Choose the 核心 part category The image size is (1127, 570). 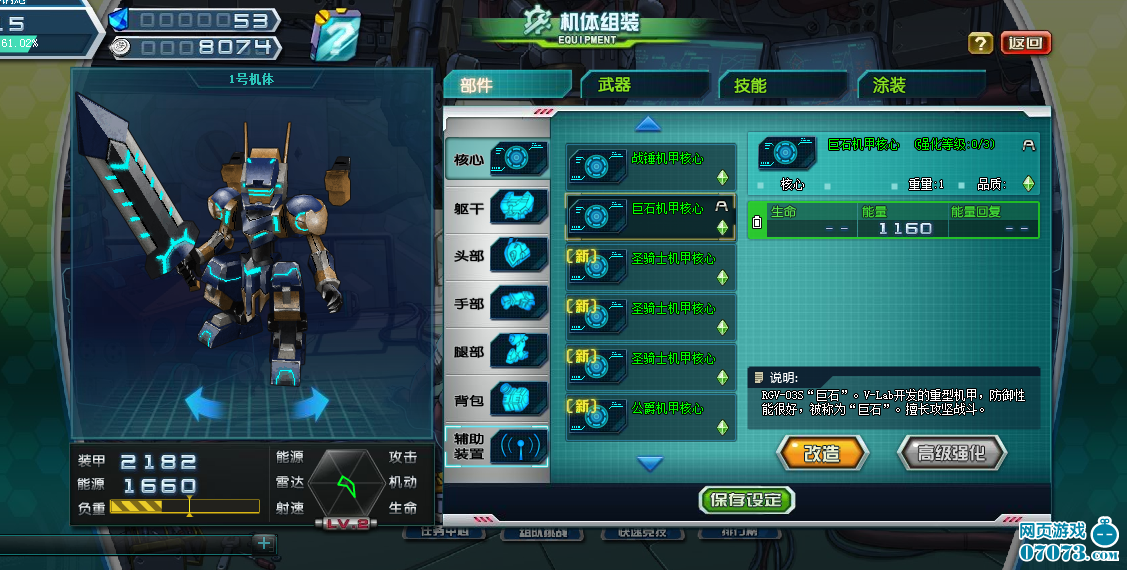pyautogui.click(x=497, y=160)
